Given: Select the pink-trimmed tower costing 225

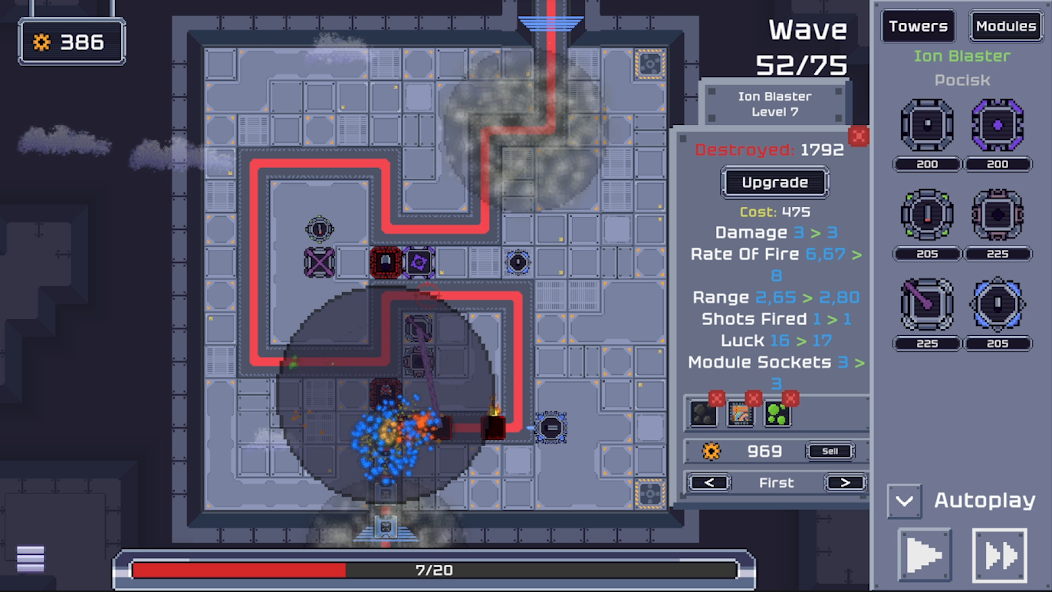Looking at the screenshot, I should coord(997,215).
